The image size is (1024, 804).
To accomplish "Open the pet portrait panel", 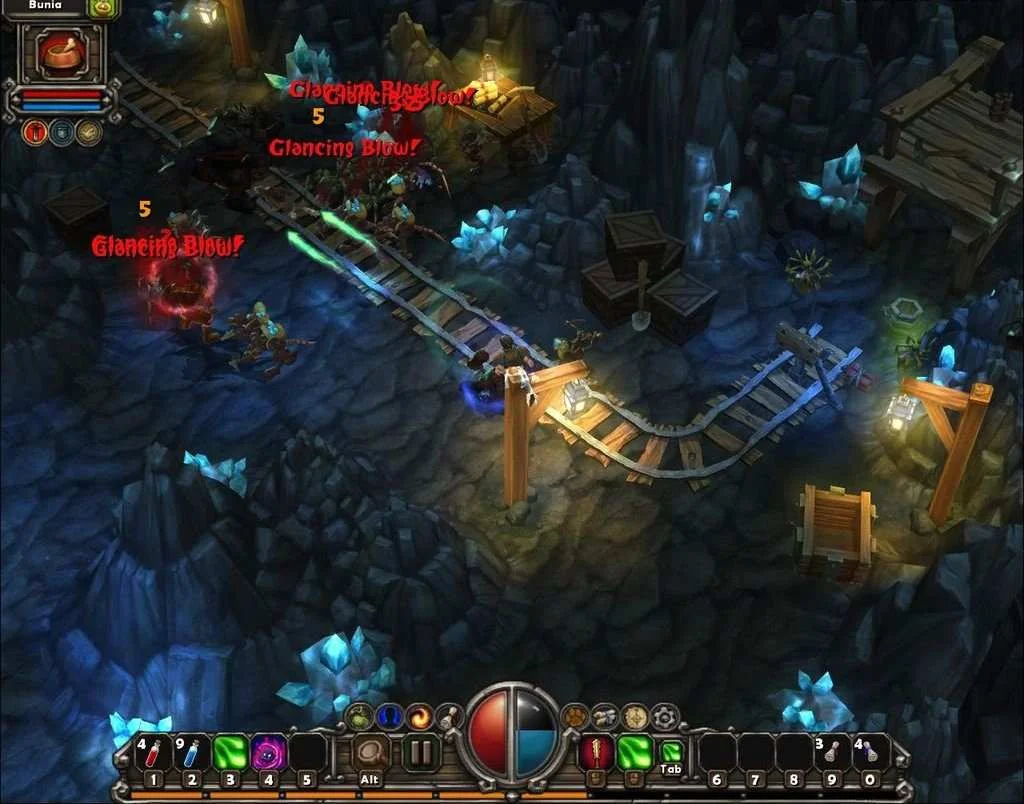I will pyautogui.click(x=62, y=52).
